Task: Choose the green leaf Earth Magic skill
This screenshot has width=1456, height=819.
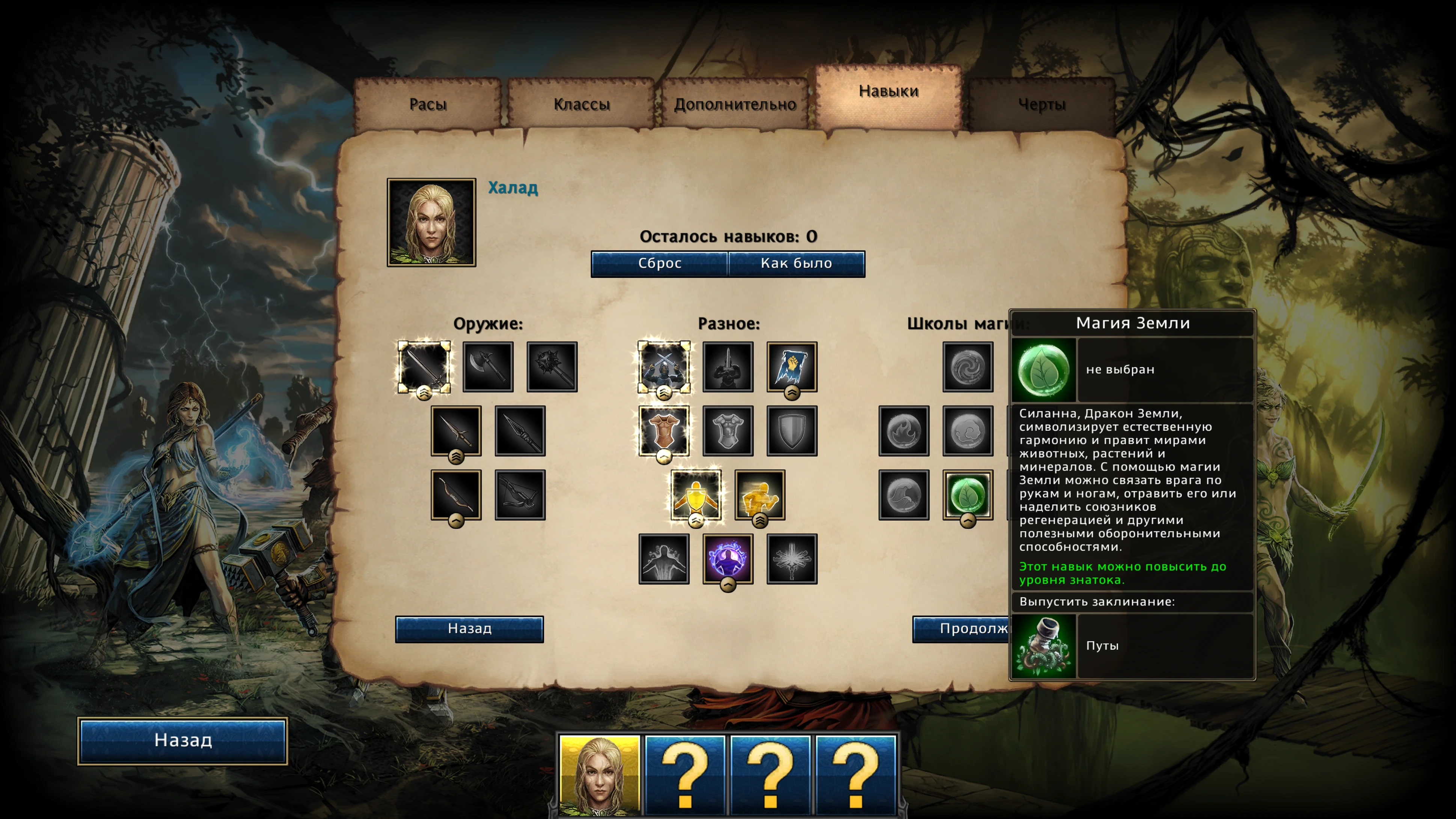Action: pos(968,495)
